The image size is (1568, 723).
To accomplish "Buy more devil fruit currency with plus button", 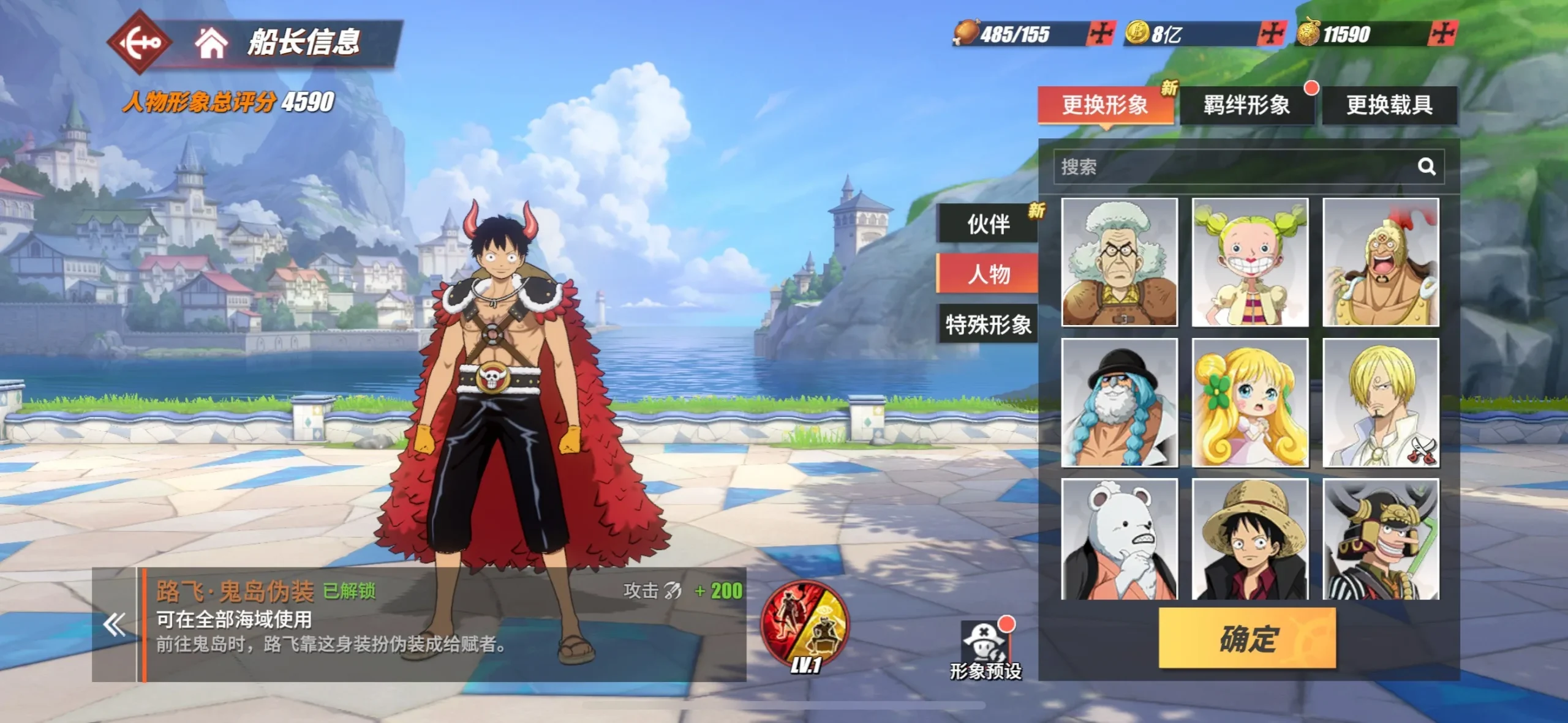I will [1442, 33].
